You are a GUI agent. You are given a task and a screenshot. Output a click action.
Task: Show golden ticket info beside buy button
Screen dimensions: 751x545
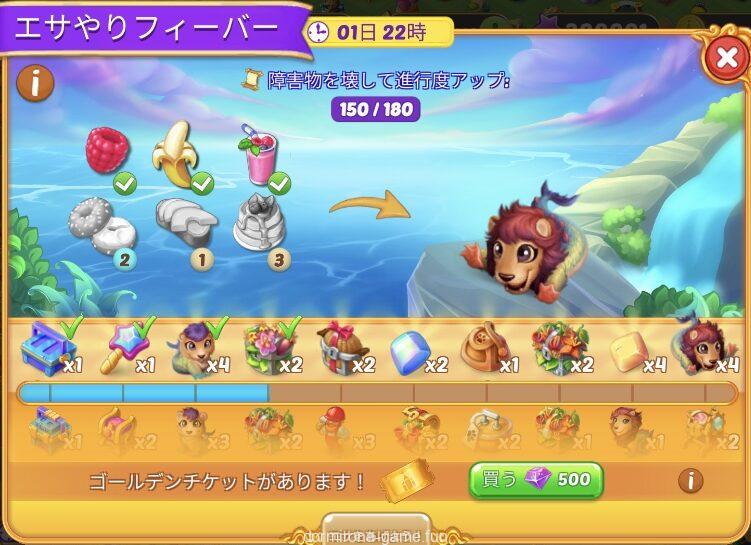[x=690, y=481]
